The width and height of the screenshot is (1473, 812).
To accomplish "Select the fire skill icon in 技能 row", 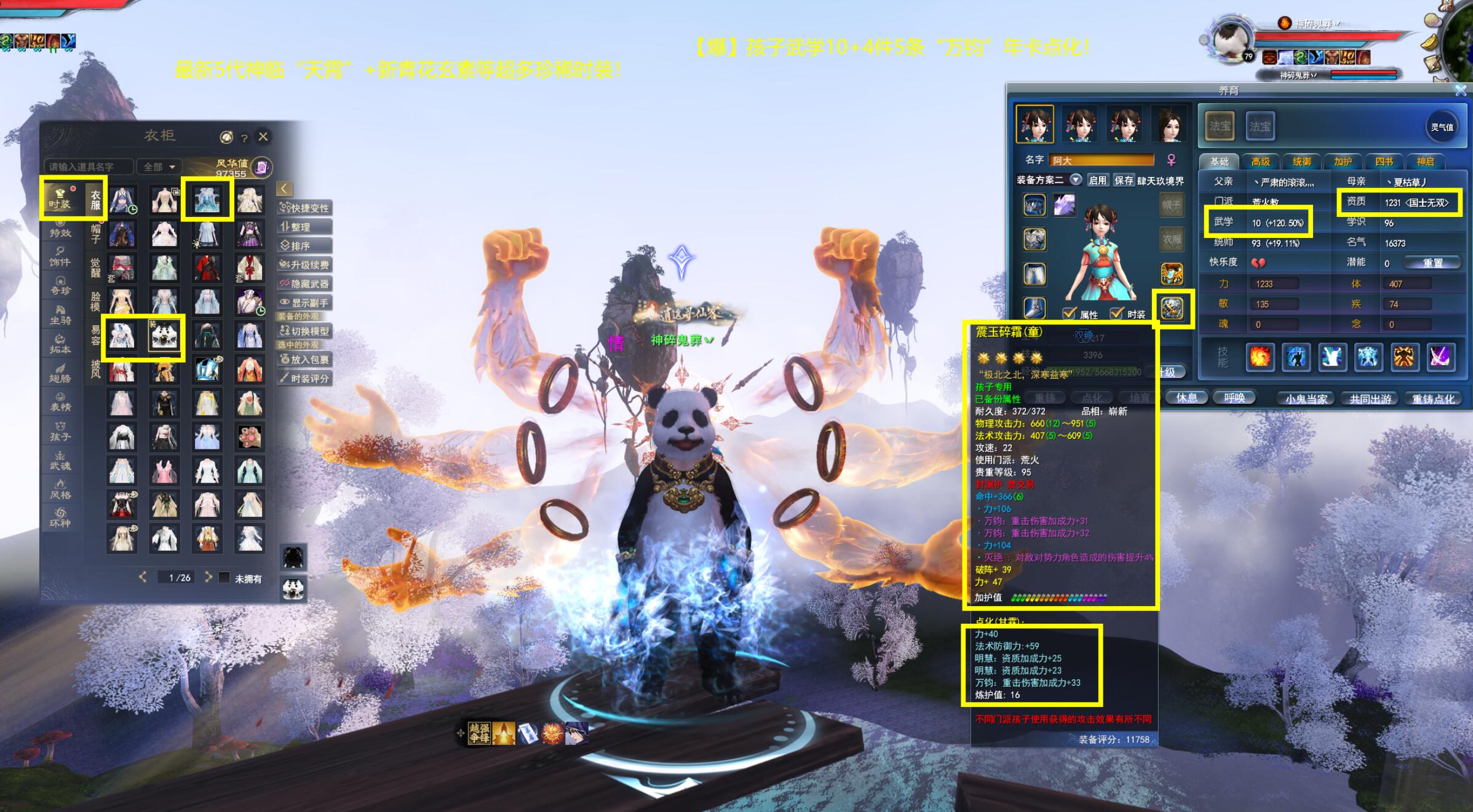I will [x=1259, y=357].
